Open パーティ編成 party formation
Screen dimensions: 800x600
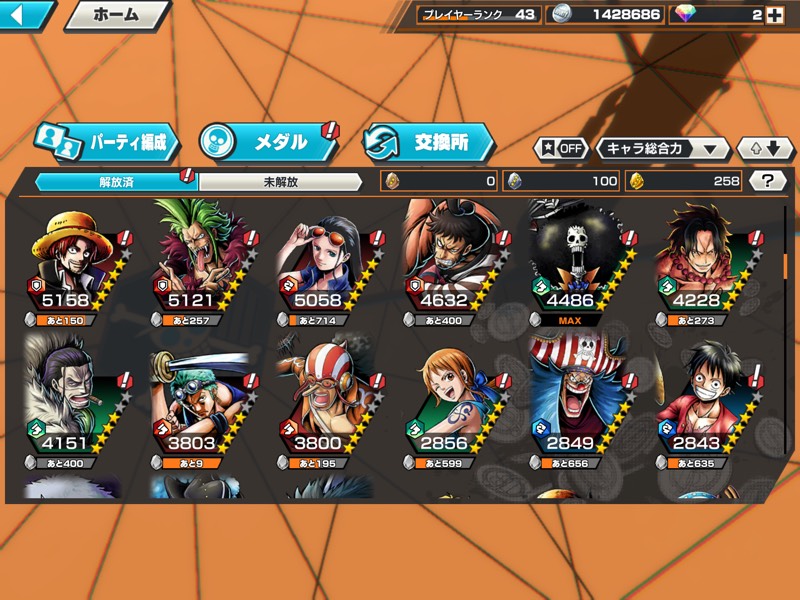[x=108, y=142]
